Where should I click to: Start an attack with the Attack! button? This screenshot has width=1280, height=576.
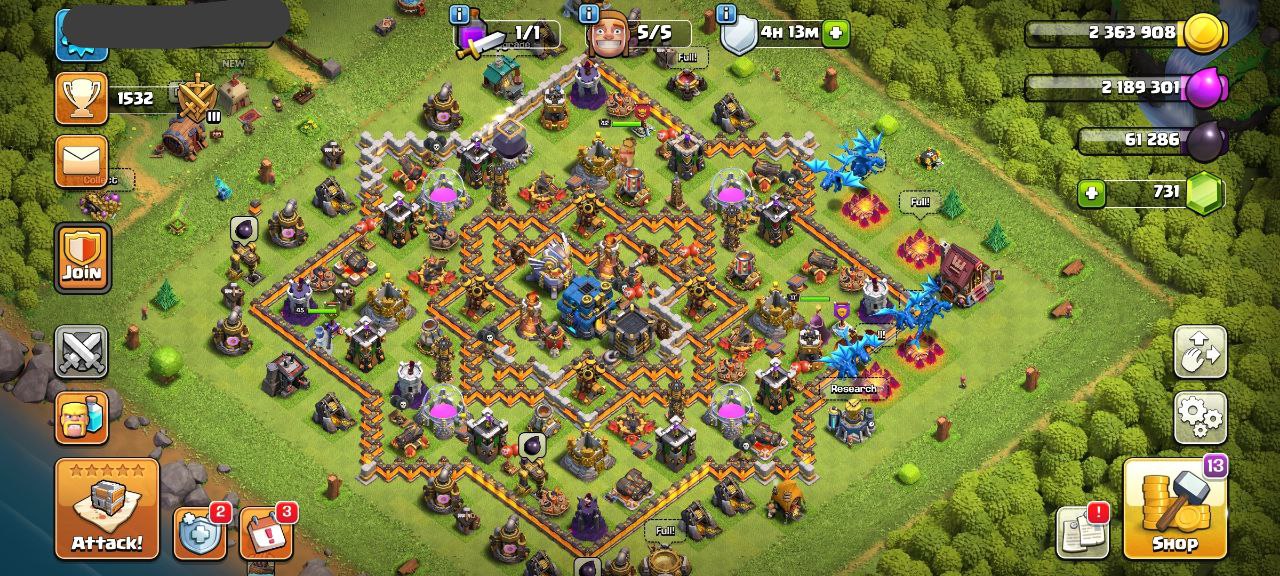point(107,509)
